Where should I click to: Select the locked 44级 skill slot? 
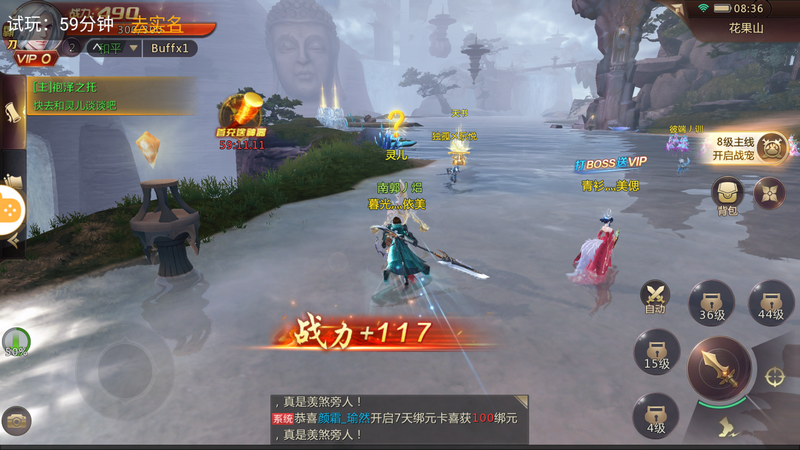point(770,301)
